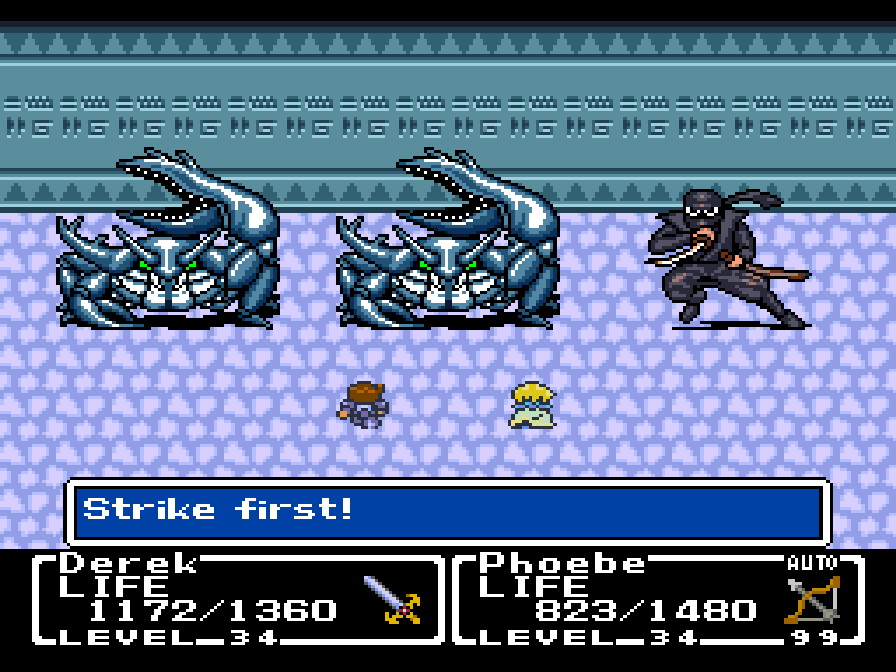Choose Derek's status panel
The height and width of the screenshot is (672, 896).
point(238,600)
